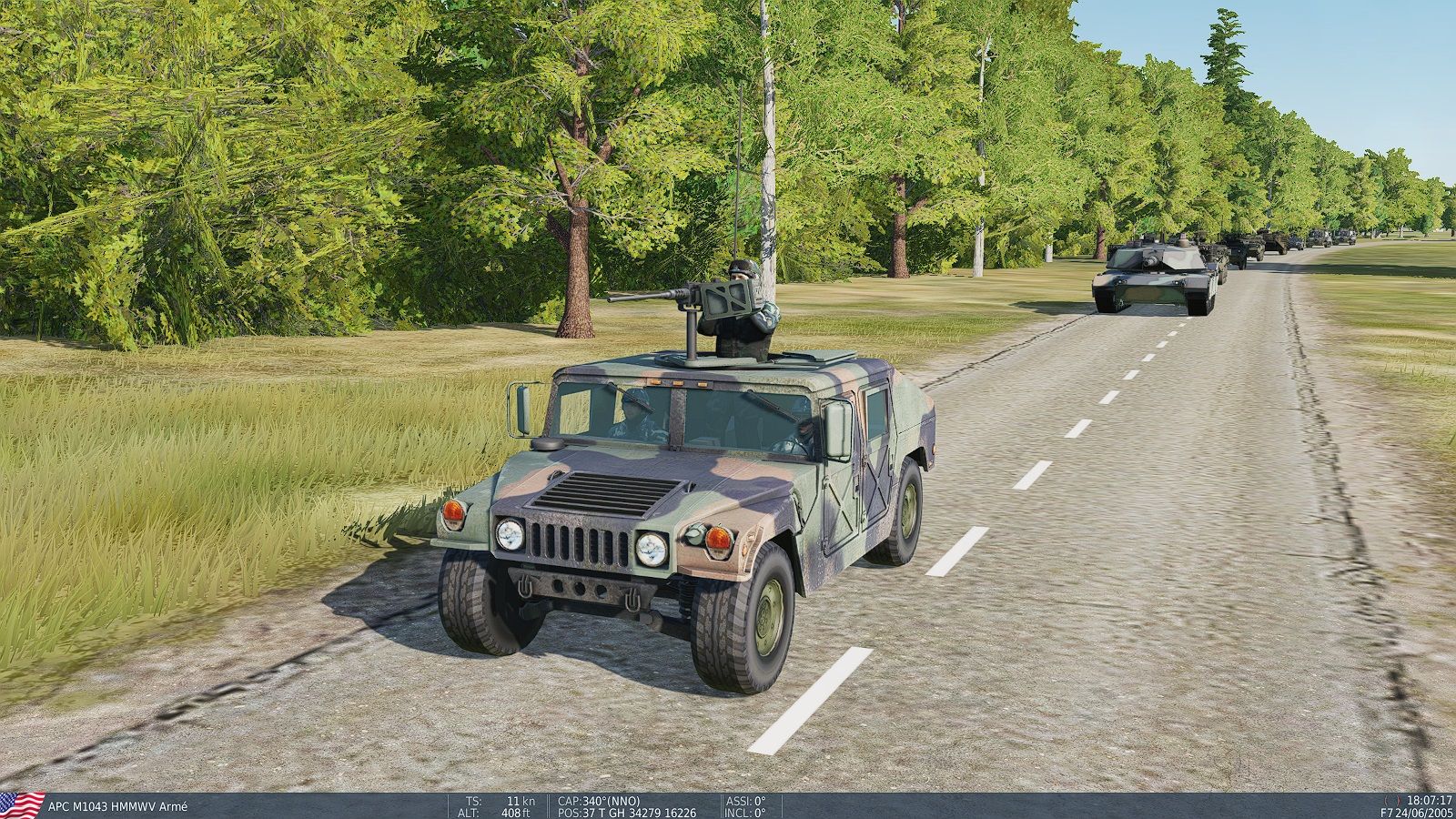Click the INCL inclination indicator

[744, 810]
